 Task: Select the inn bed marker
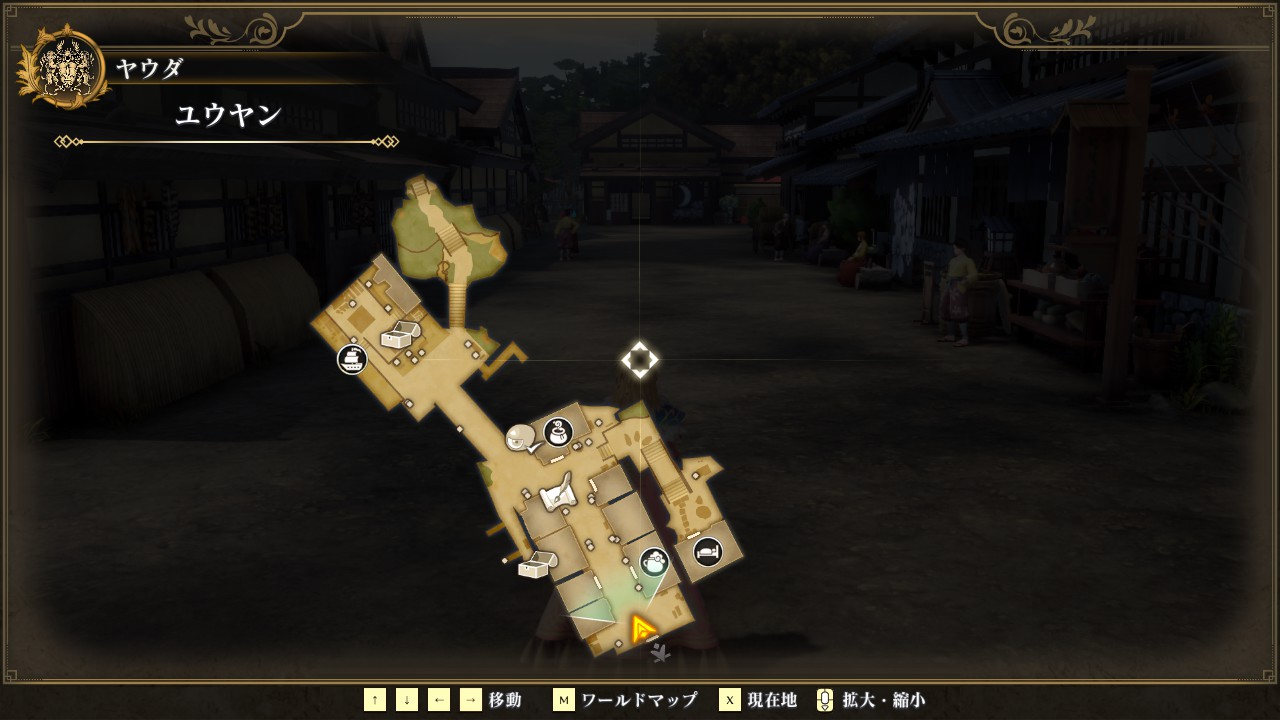click(708, 551)
